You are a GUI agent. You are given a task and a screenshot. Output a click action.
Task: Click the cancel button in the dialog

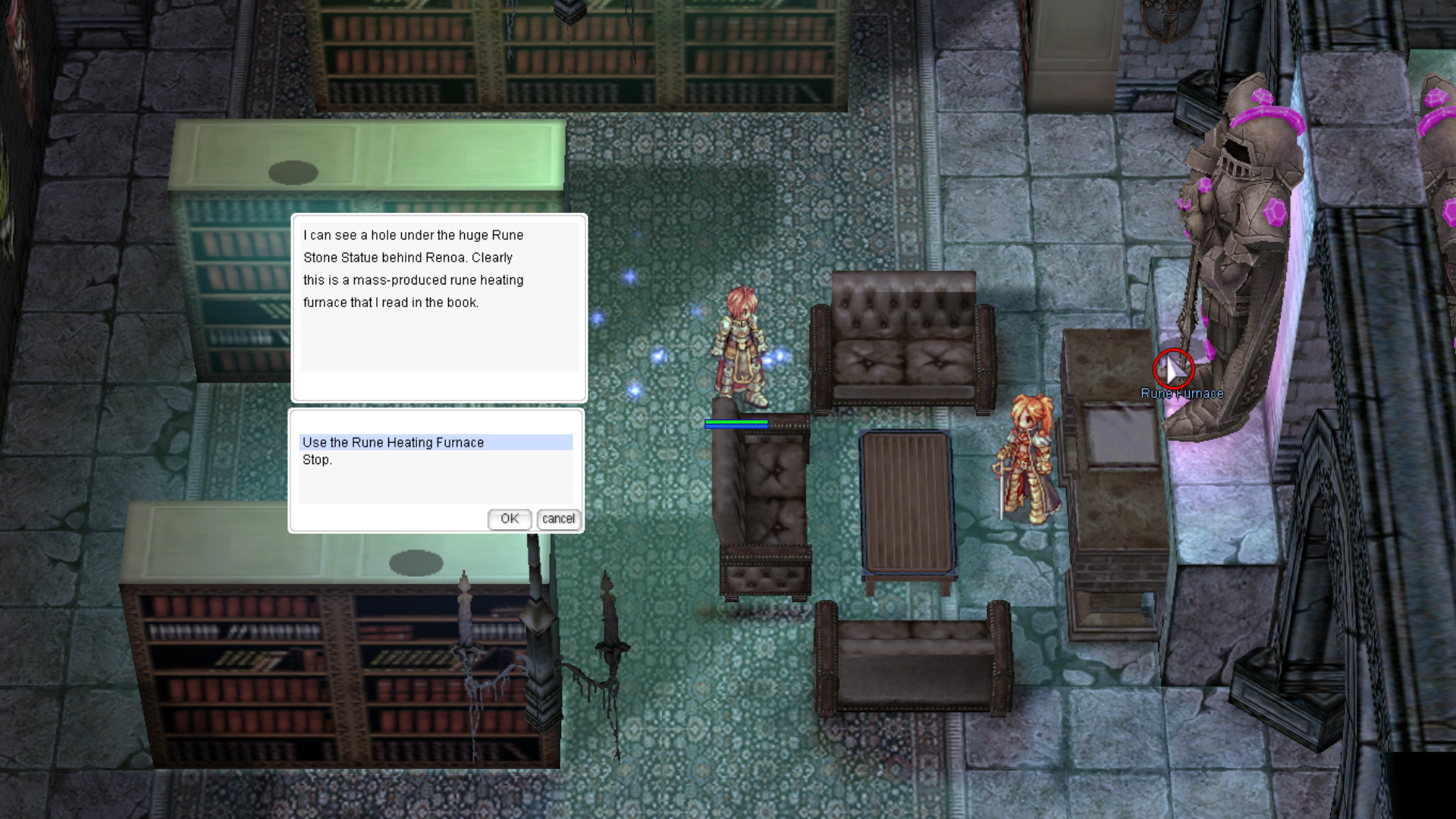point(558,519)
